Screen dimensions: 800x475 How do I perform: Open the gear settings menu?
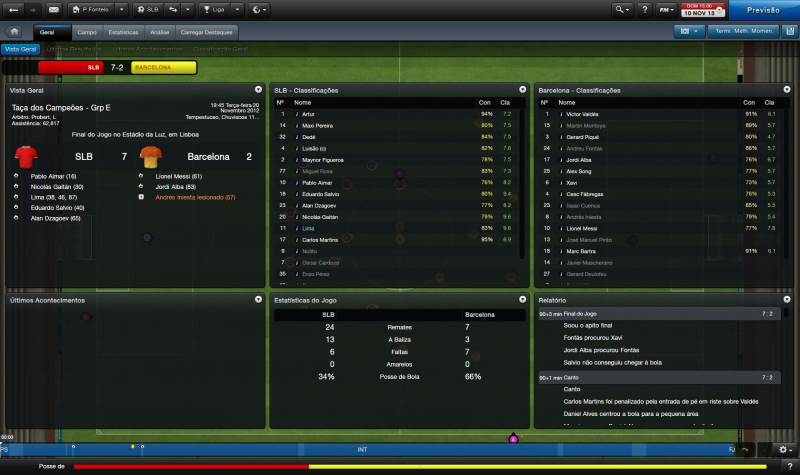(785, 449)
